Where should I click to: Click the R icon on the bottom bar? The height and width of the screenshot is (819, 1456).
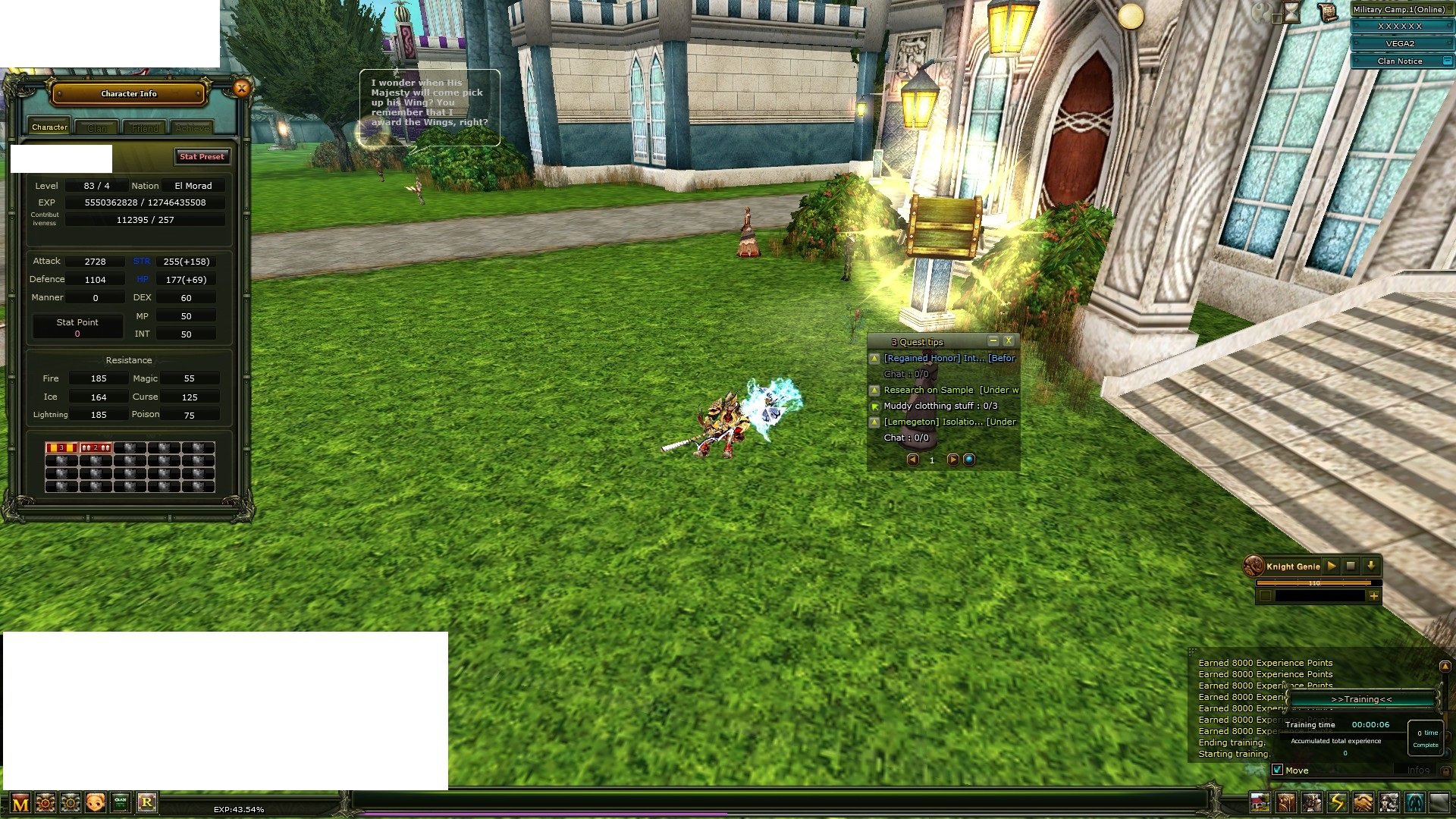tap(148, 802)
